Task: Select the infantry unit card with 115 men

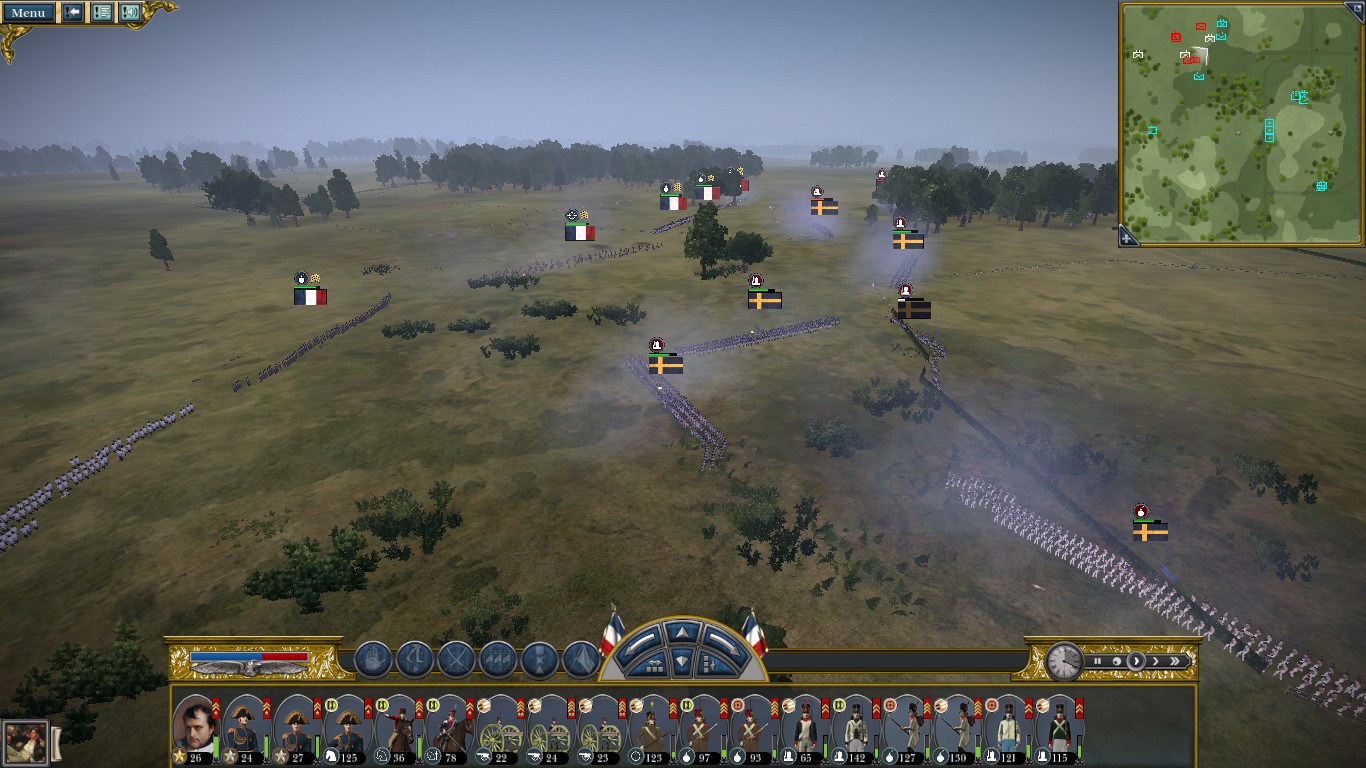Action: (x=1056, y=726)
